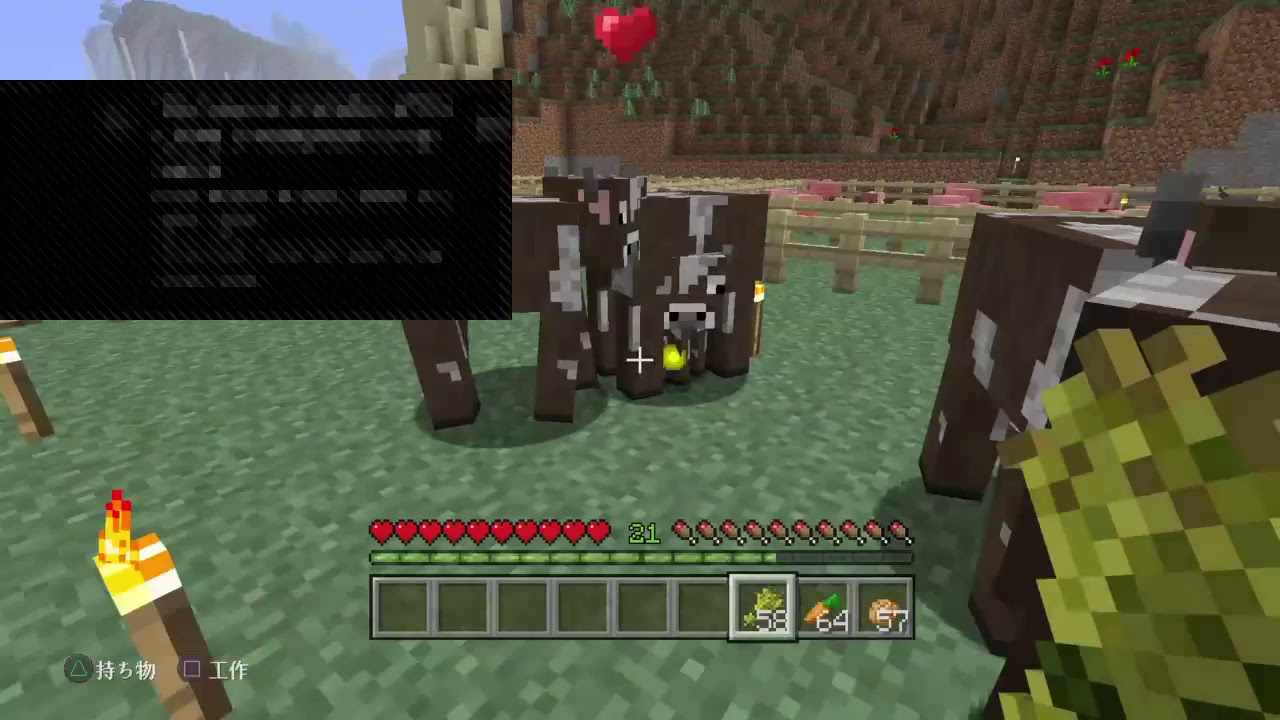Select the carrot stack of 64

point(821,607)
